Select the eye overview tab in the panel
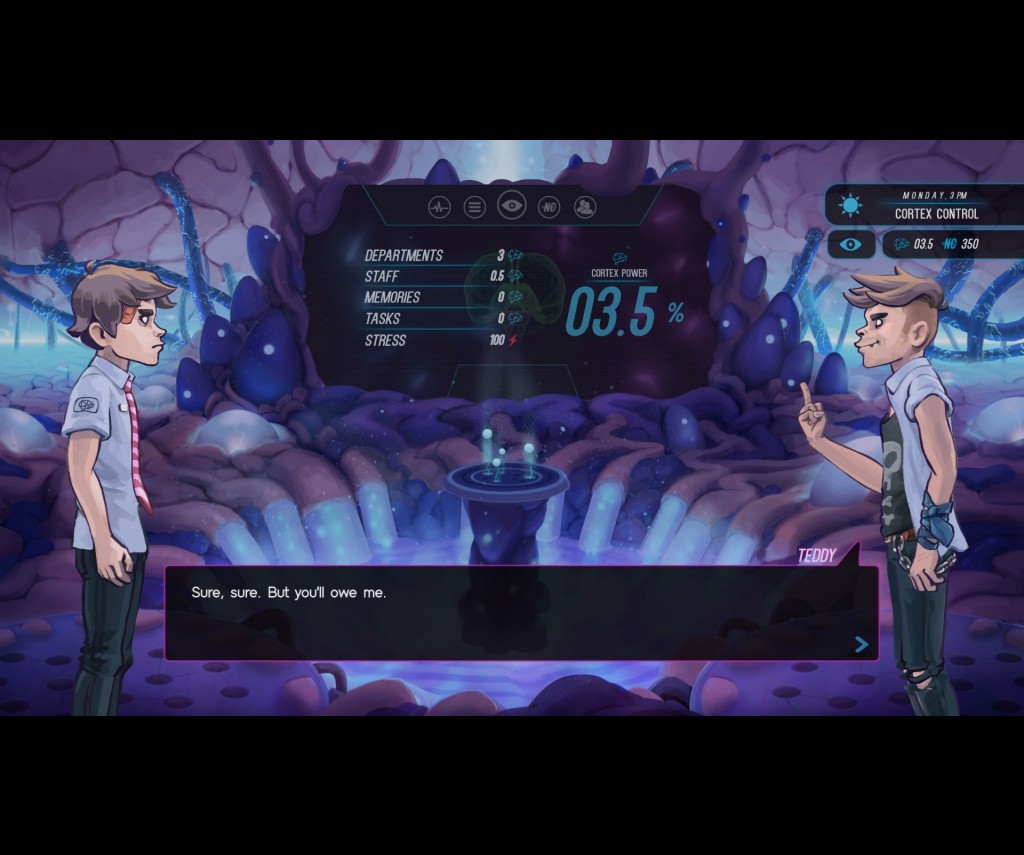This screenshot has width=1024, height=855. click(511, 206)
